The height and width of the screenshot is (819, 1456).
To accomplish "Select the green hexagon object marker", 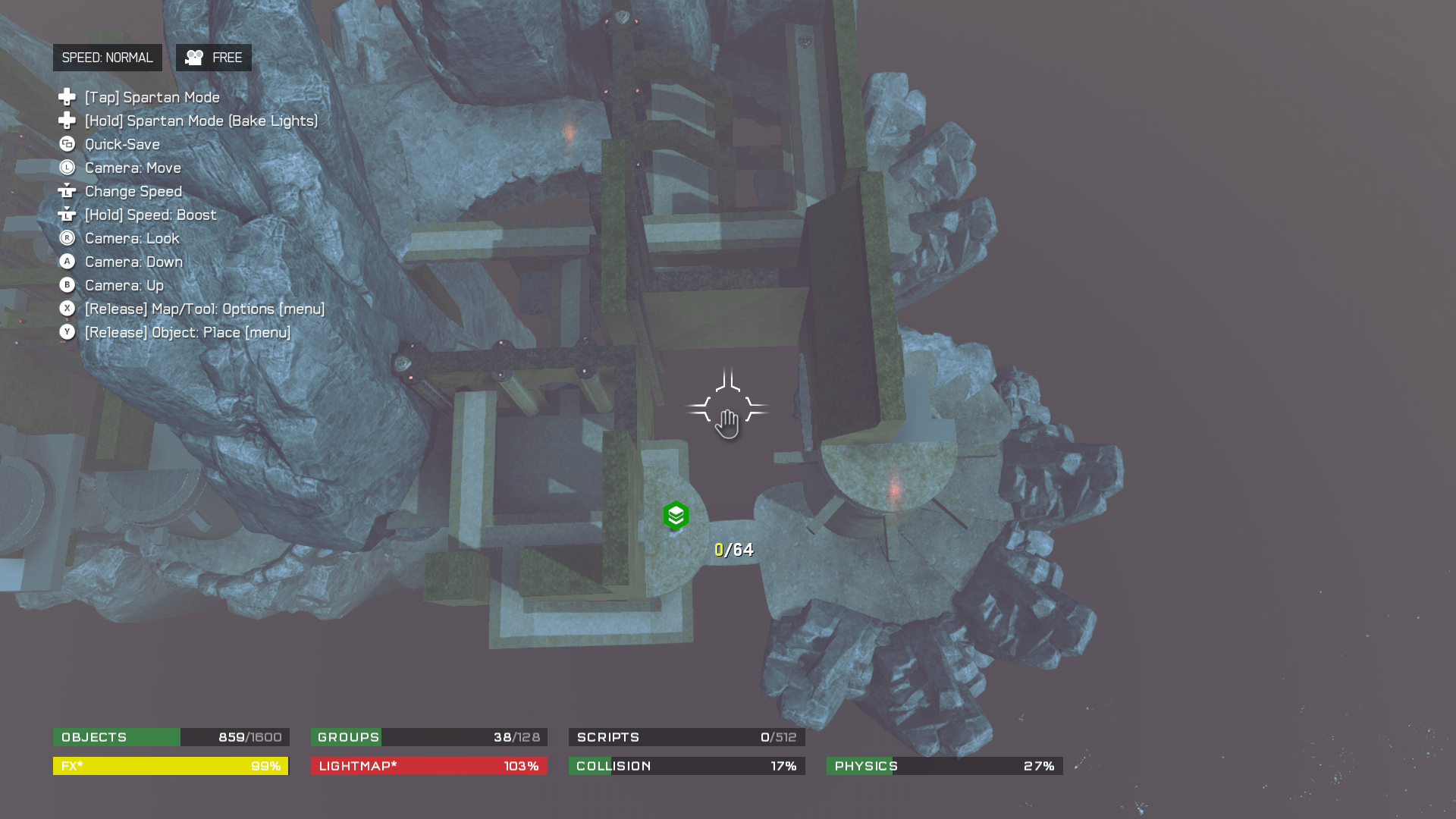I will (676, 516).
